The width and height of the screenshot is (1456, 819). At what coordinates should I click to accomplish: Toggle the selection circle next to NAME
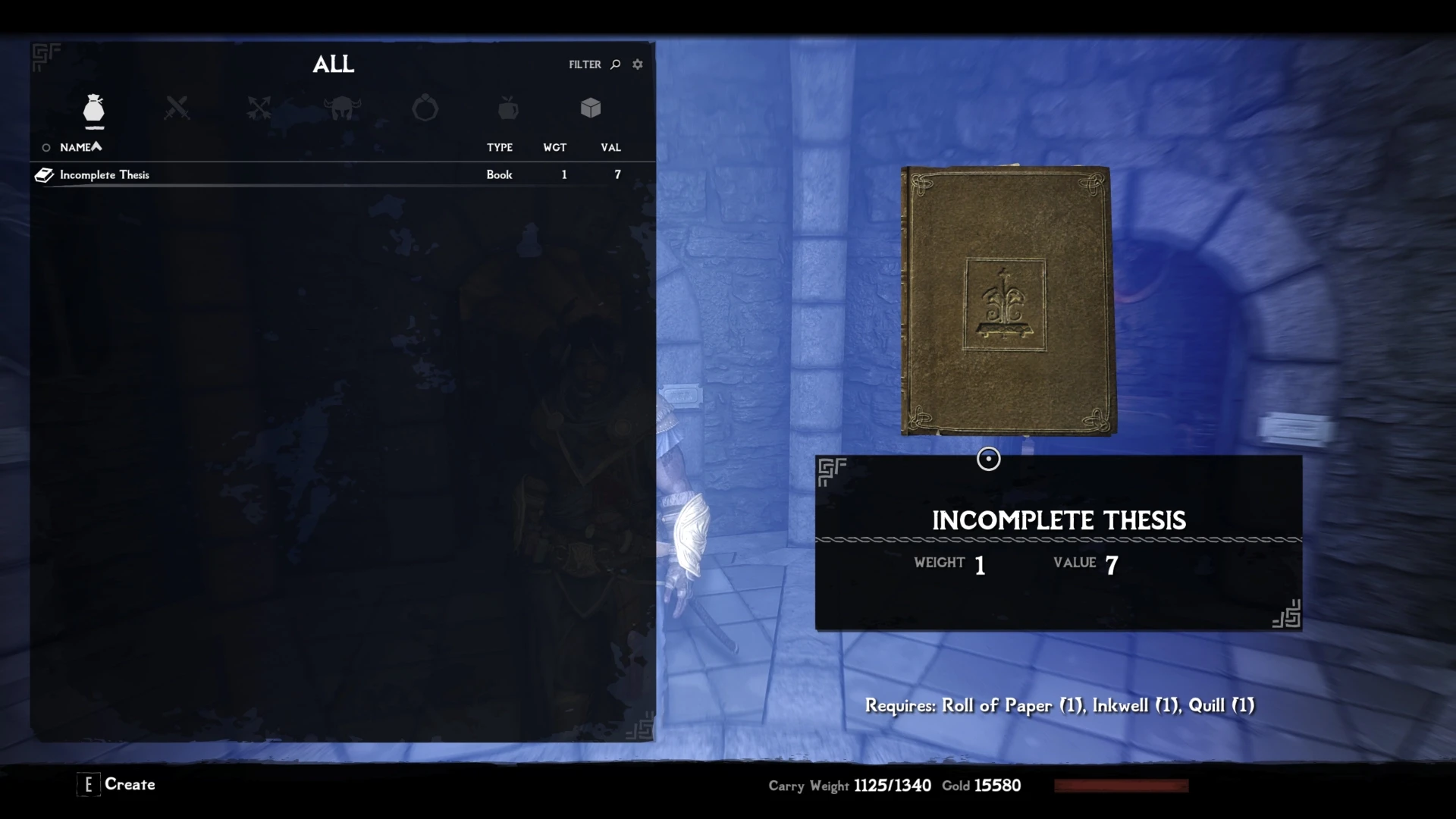tap(45, 147)
